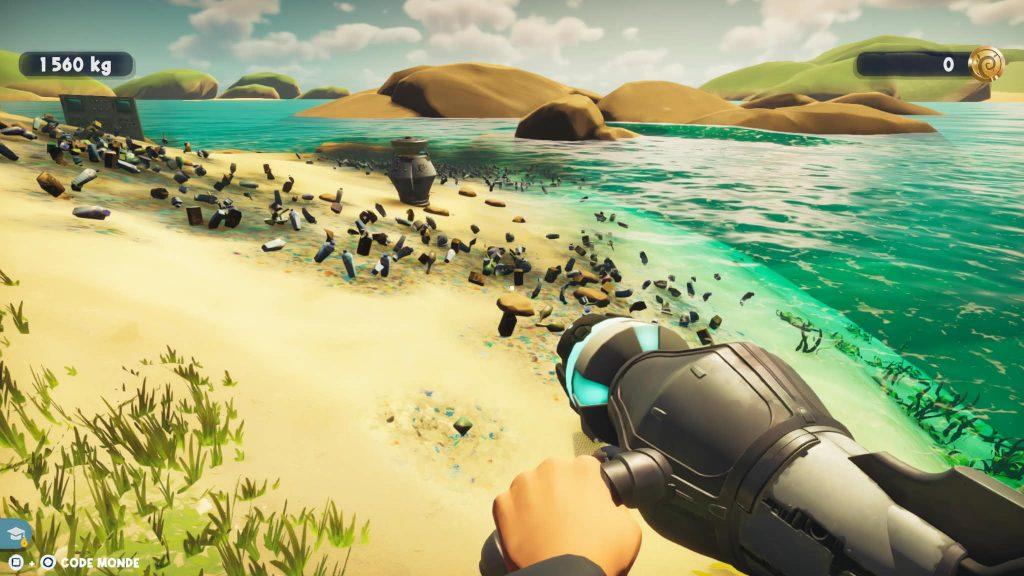Open the locked graduation cap tutorial icon

(x=17, y=533)
